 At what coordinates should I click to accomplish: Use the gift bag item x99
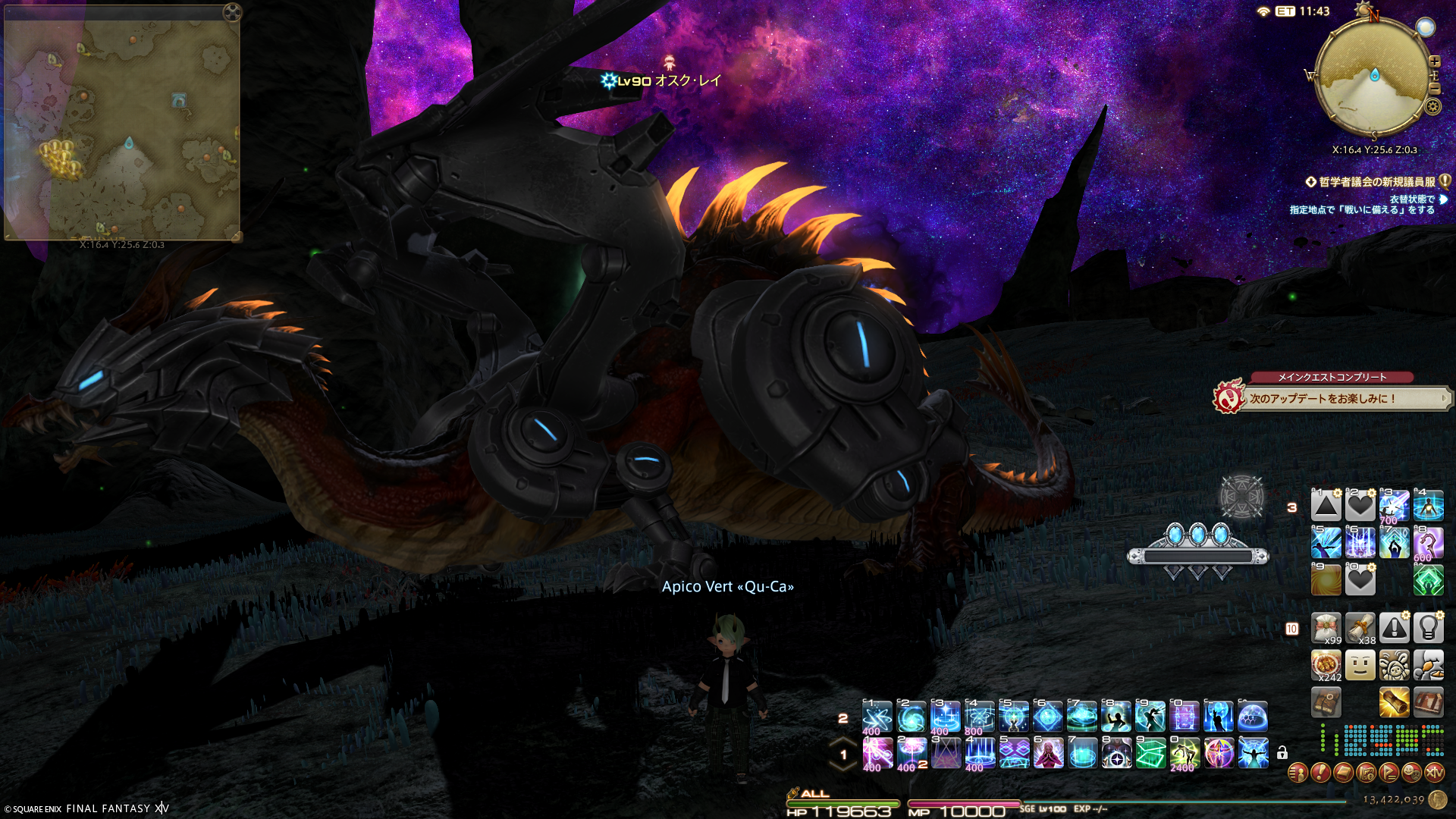1326,629
